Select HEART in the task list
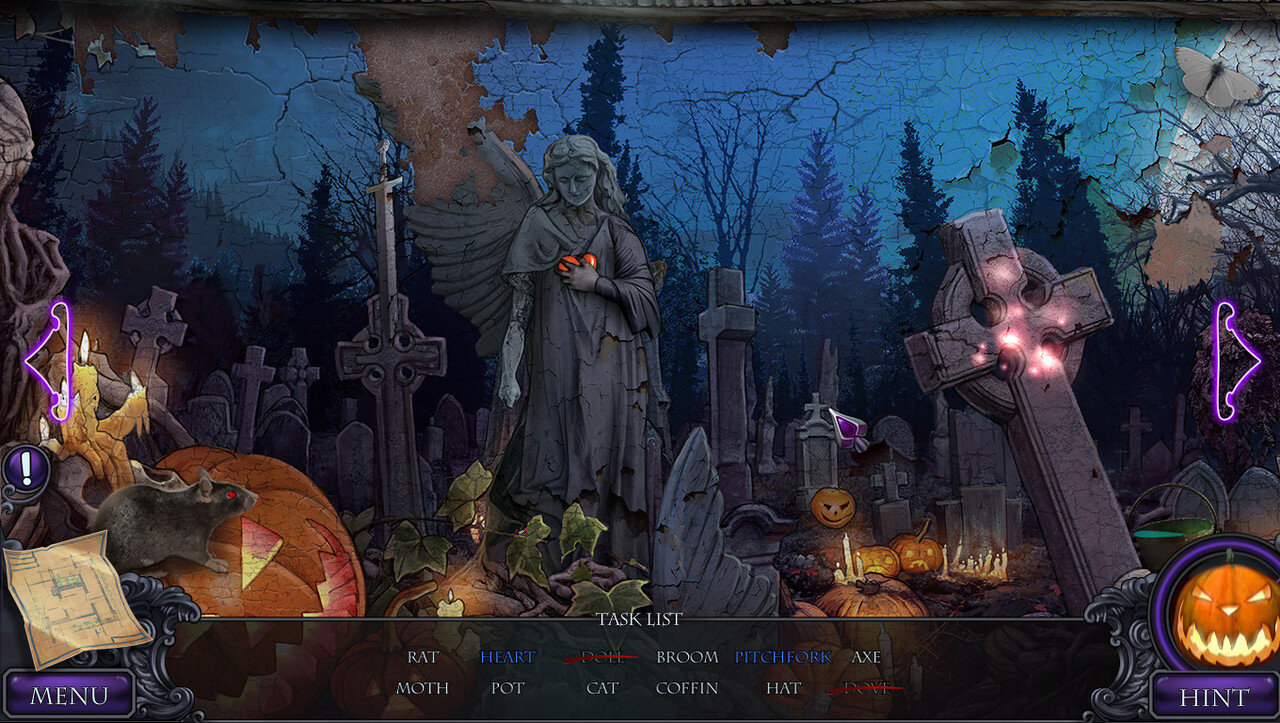1280x723 pixels. 507,657
